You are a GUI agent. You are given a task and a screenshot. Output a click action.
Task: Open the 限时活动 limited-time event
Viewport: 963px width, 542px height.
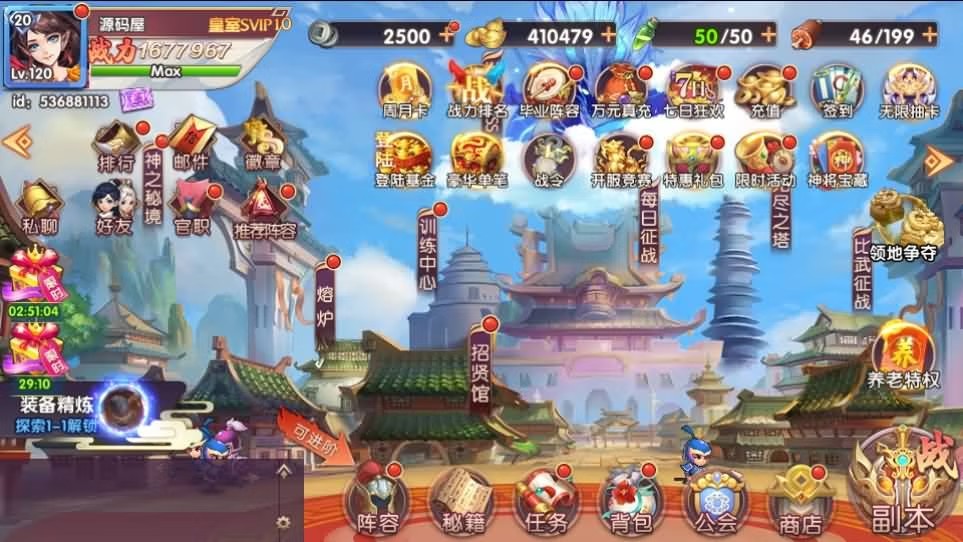[x=764, y=160]
